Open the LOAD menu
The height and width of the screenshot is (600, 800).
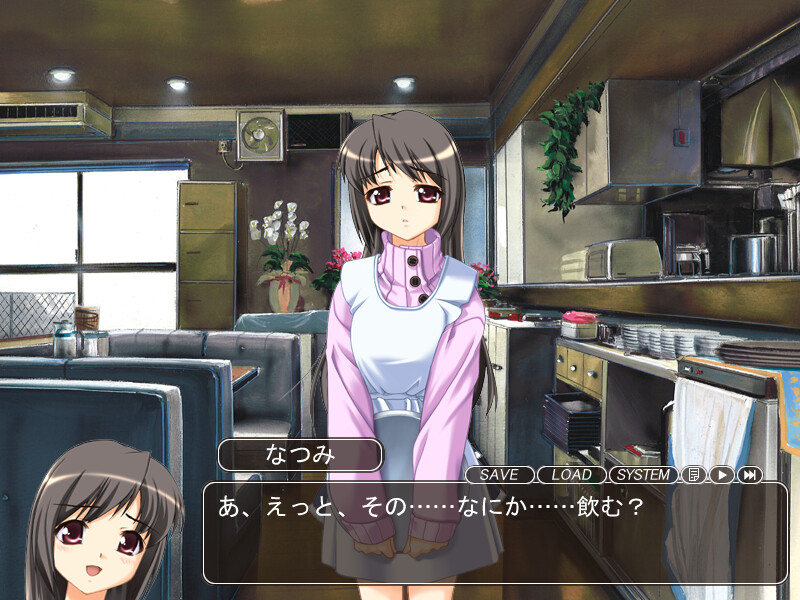[571, 475]
